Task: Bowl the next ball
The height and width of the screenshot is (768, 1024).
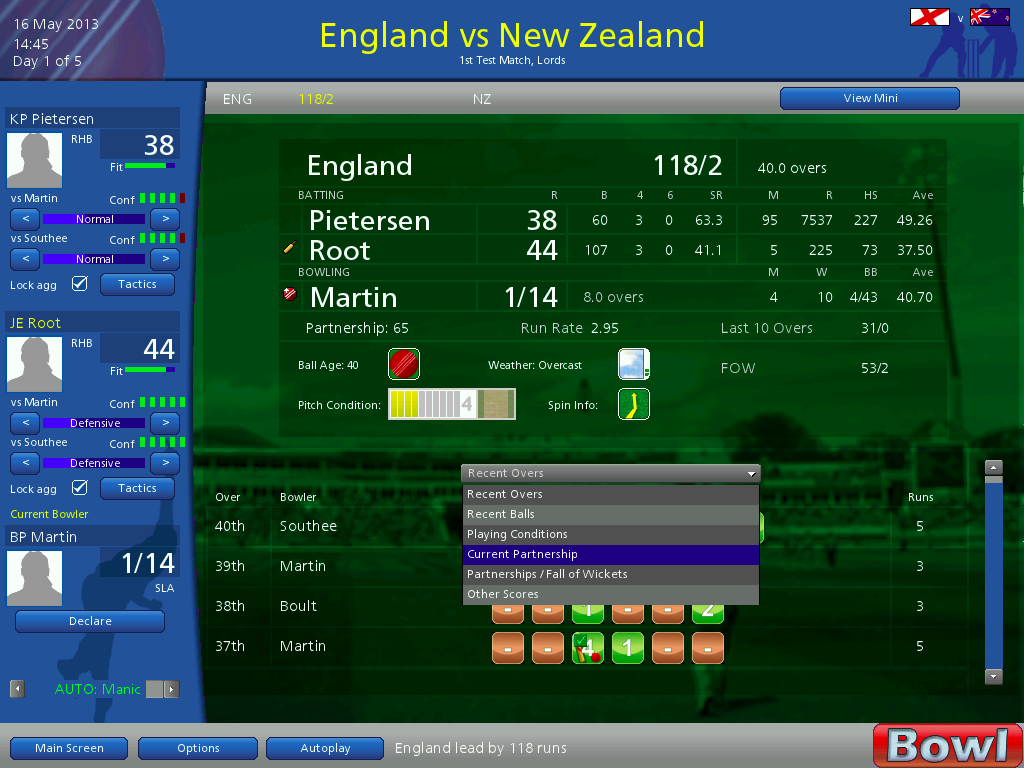Action: (947, 745)
